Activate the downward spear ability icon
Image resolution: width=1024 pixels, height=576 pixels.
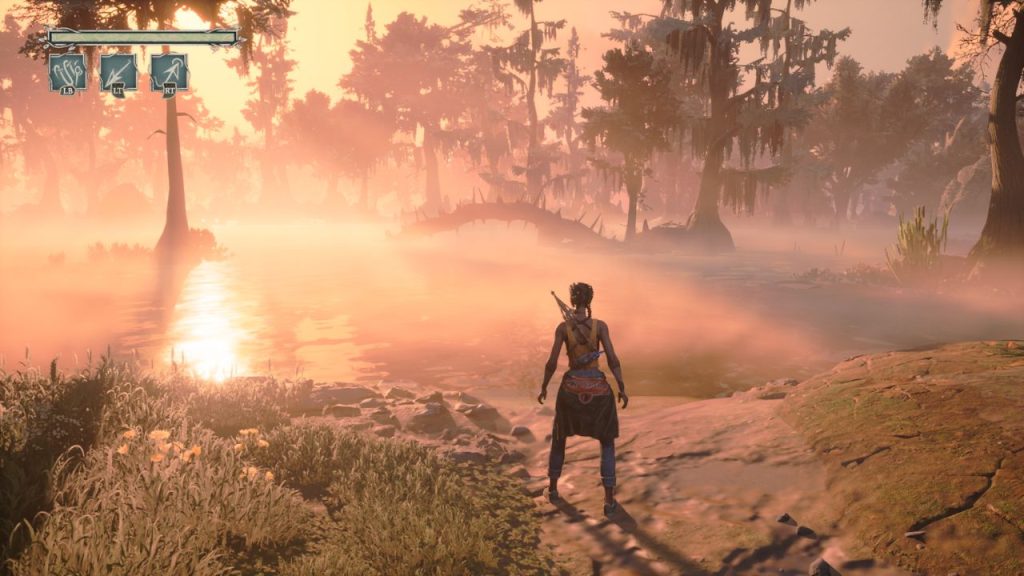click(x=119, y=72)
